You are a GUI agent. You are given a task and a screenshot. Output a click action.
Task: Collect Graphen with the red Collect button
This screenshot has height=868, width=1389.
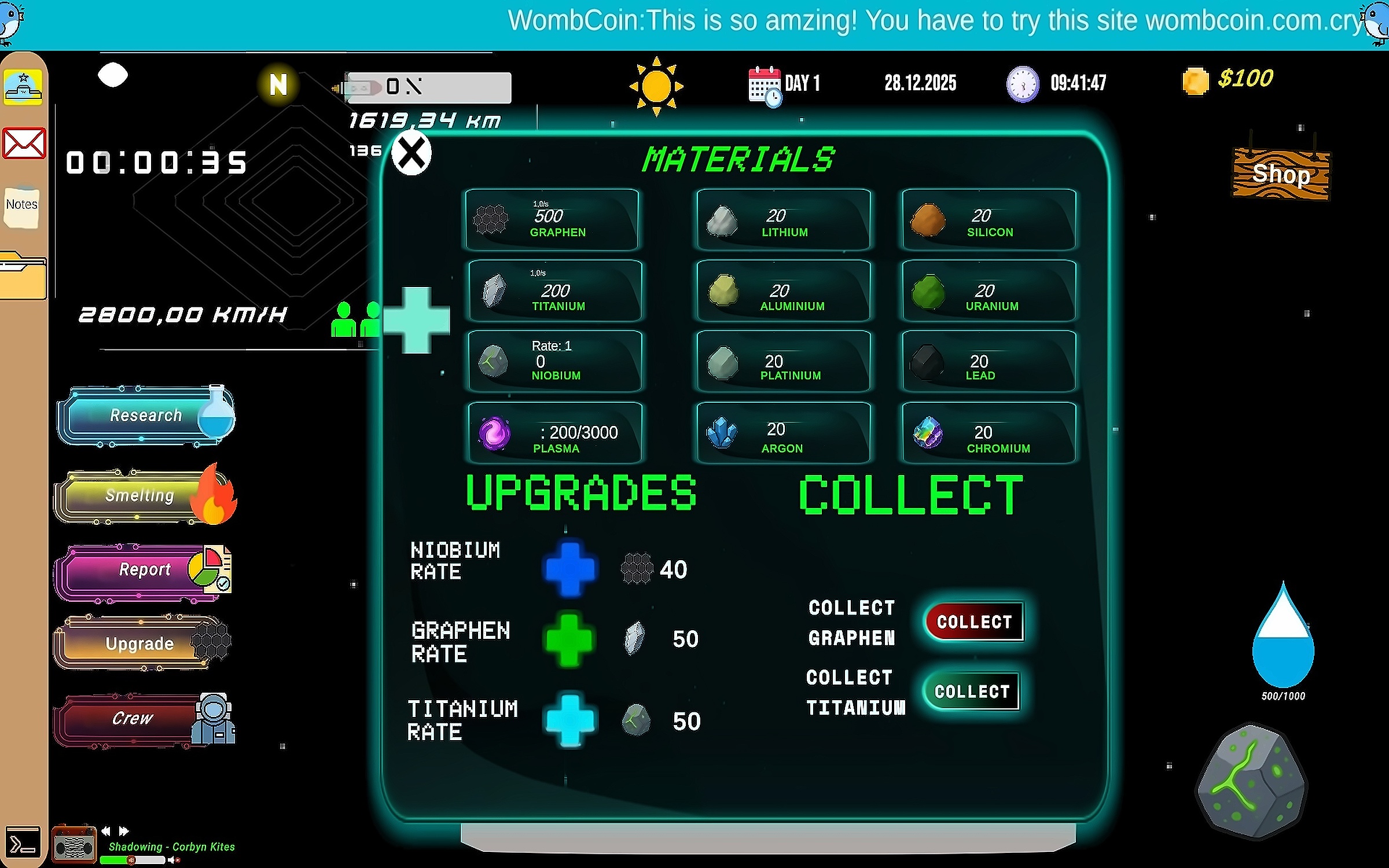974,622
